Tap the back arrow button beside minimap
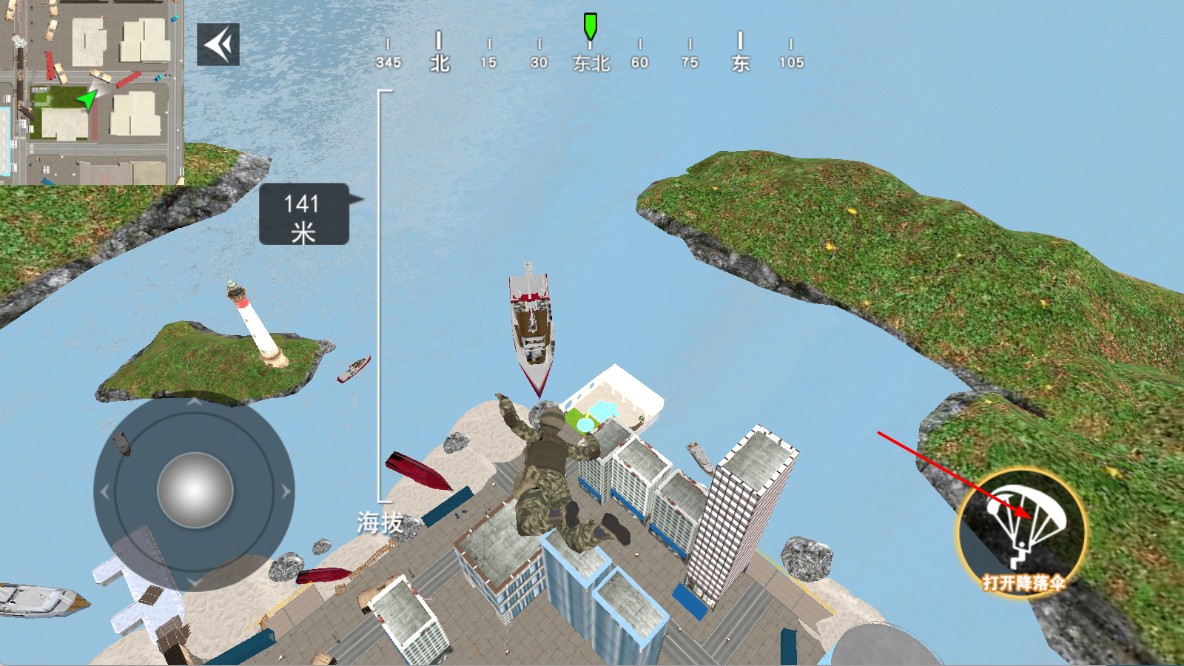Image resolution: width=1184 pixels, height=666 pixels. (218, 45)
